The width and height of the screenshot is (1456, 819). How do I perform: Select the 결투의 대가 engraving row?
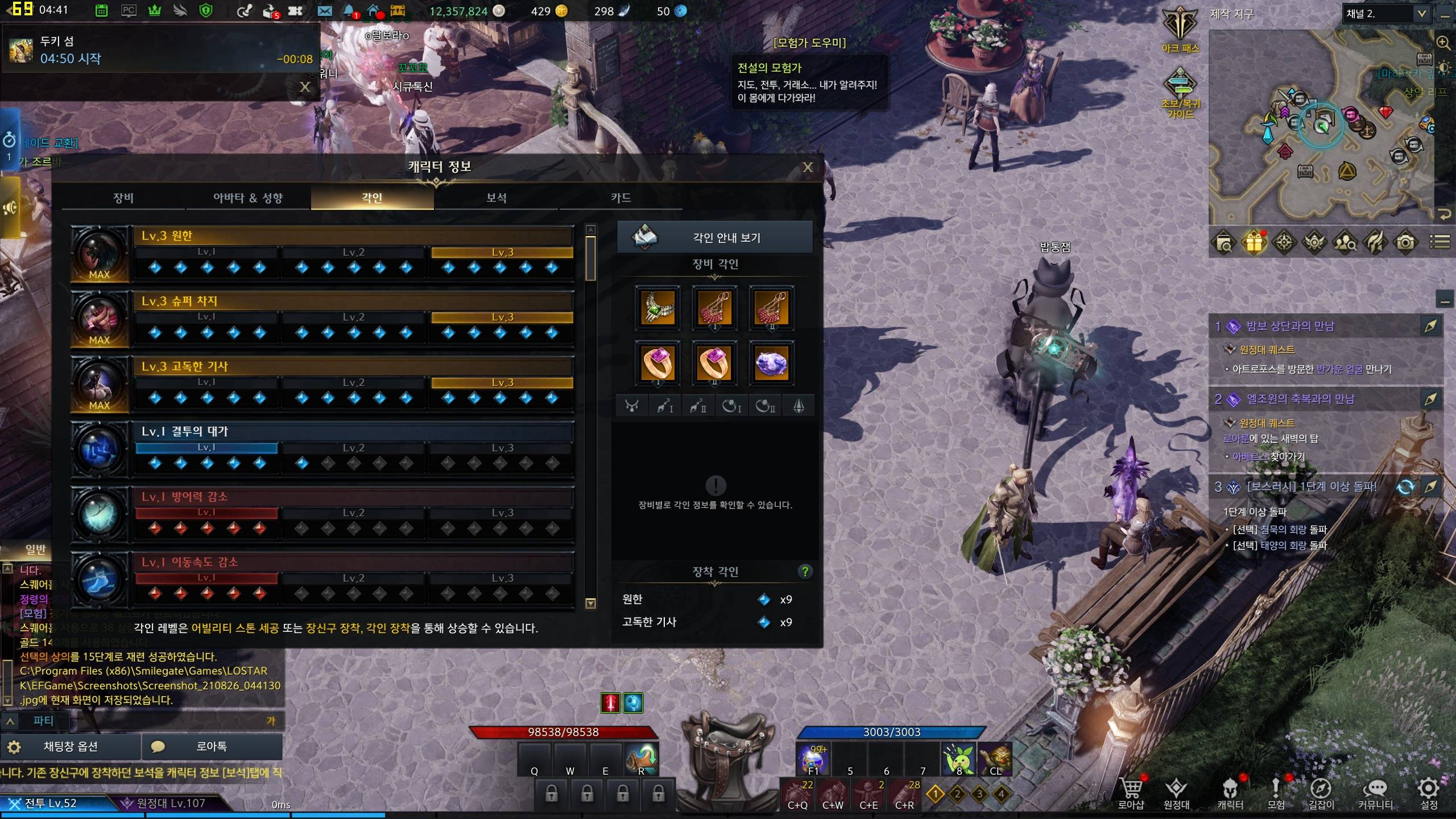[x=353, y=432]
